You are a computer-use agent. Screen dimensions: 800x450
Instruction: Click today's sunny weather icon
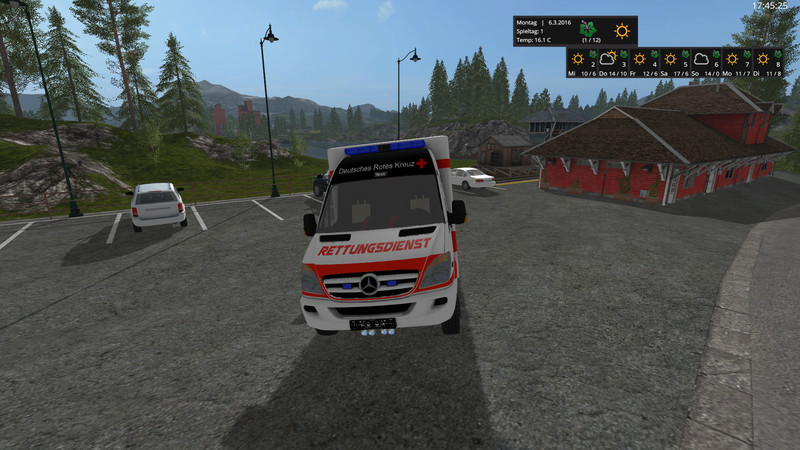(622, 30)
